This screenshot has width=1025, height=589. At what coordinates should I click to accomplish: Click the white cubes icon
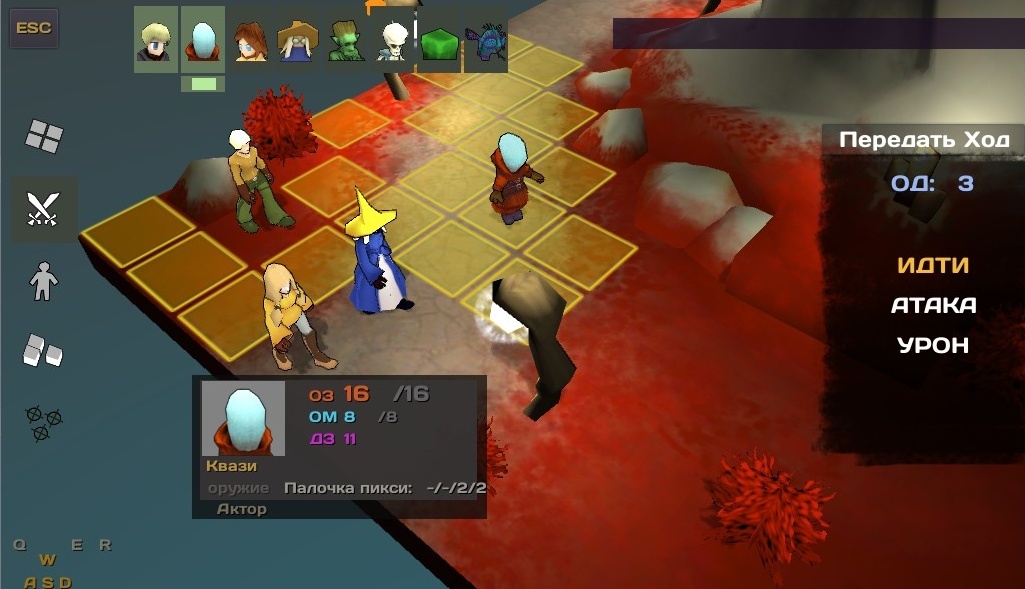[x=43, y=350]
